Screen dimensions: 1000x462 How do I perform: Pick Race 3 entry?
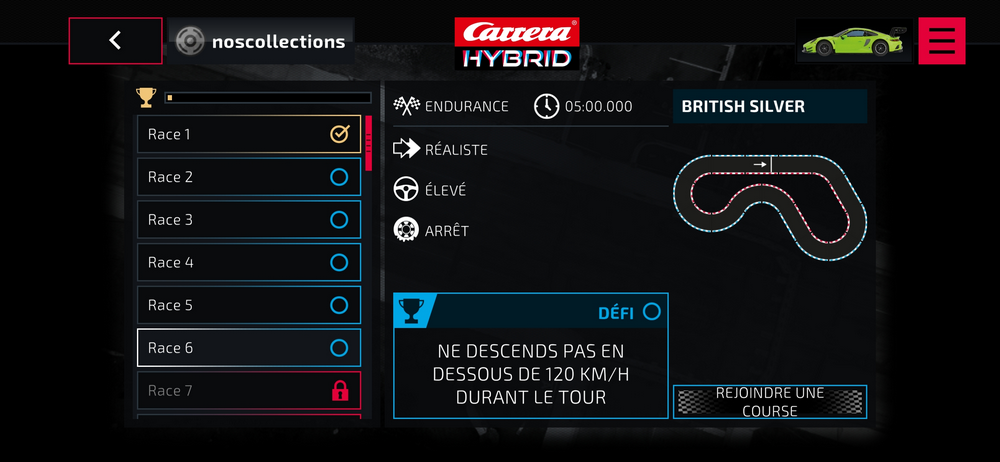[x=248, y=220]
